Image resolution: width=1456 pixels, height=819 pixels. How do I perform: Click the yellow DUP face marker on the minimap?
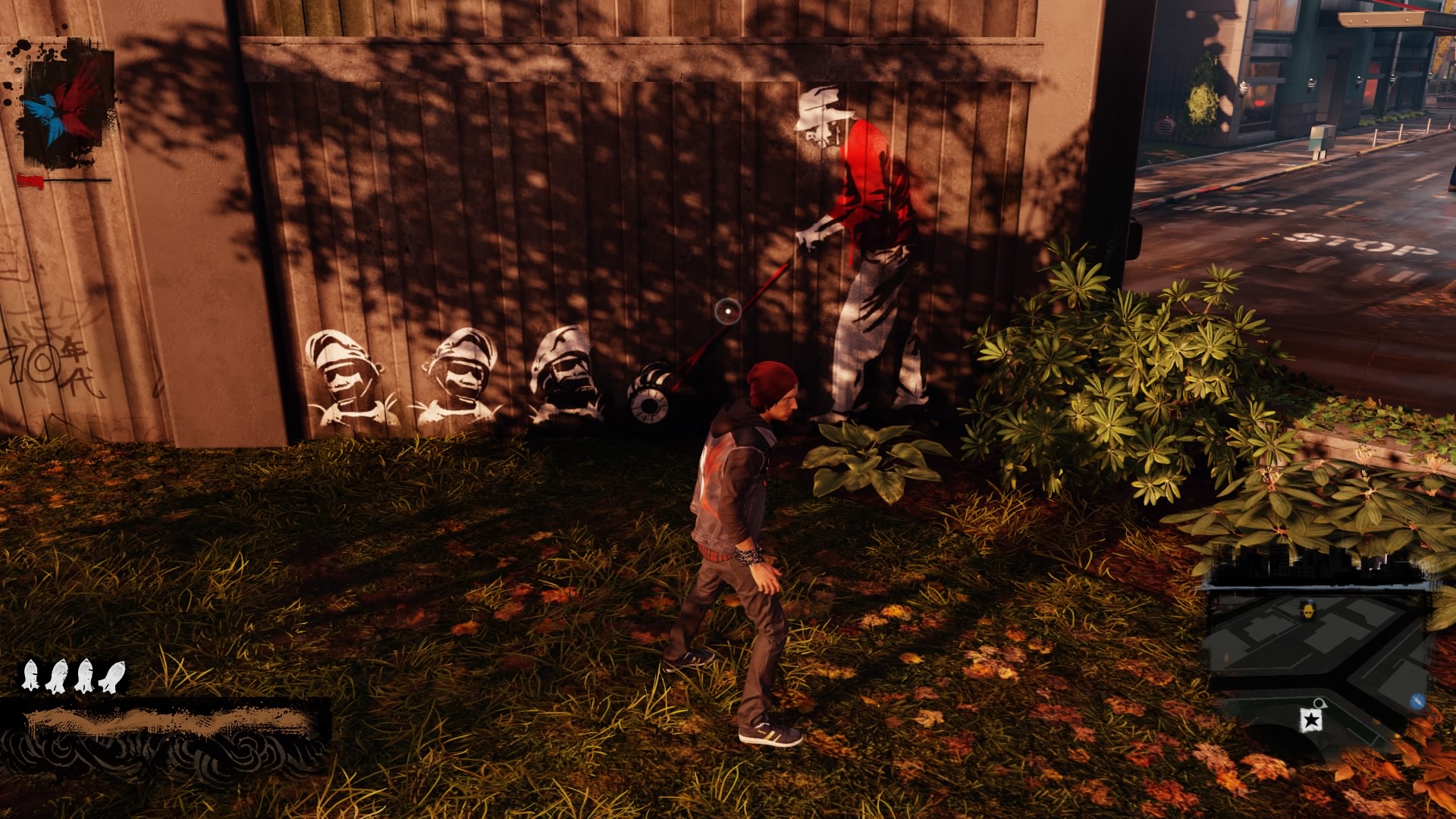click(1308, 610)
